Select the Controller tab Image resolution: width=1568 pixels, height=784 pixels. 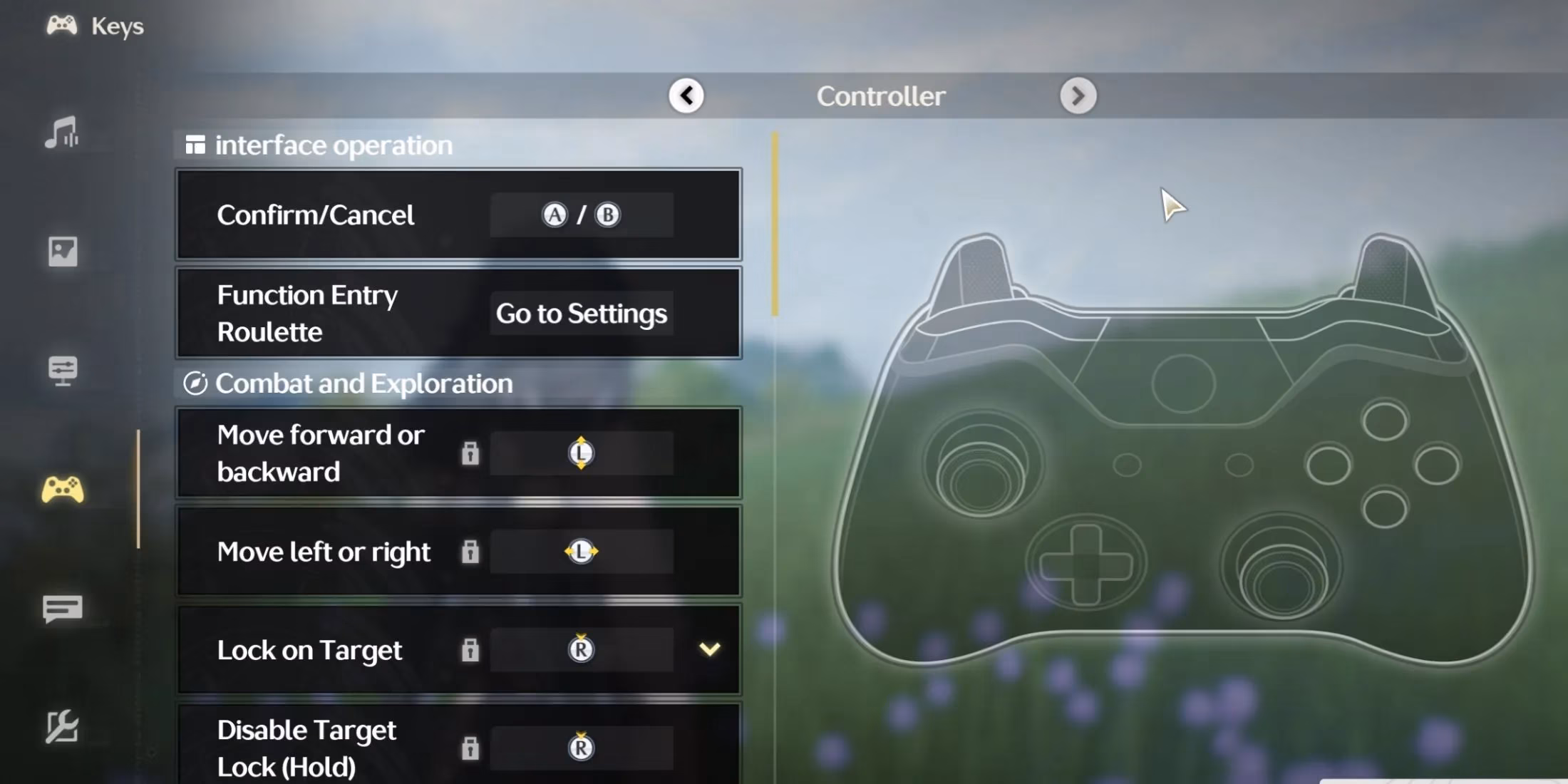point(882,96)
